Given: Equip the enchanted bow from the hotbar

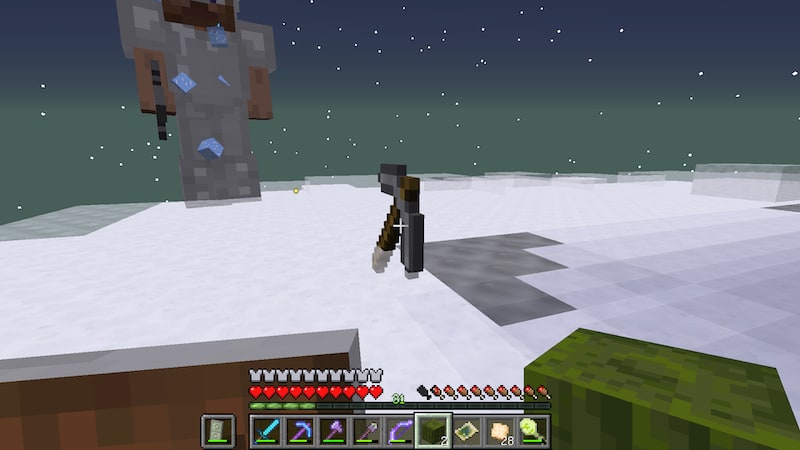Looking at the screenshot, I should (400, 431).
